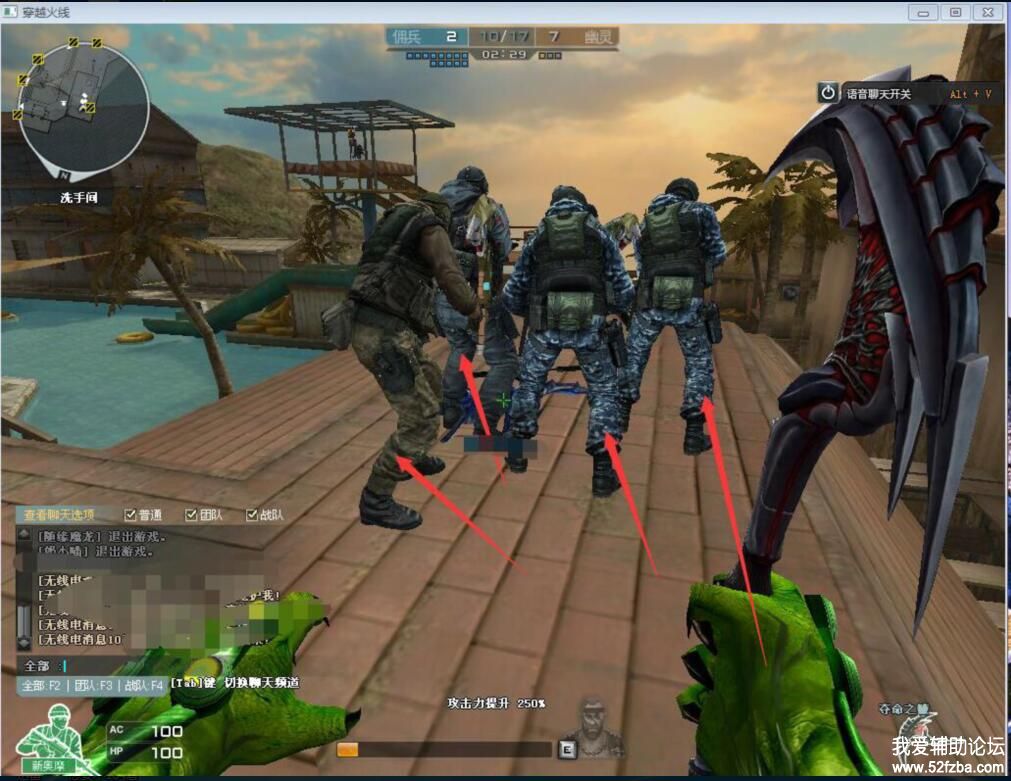Switch chat channel to 全部 F2
The image size is (1011, 781).
[x=42, y=685]
